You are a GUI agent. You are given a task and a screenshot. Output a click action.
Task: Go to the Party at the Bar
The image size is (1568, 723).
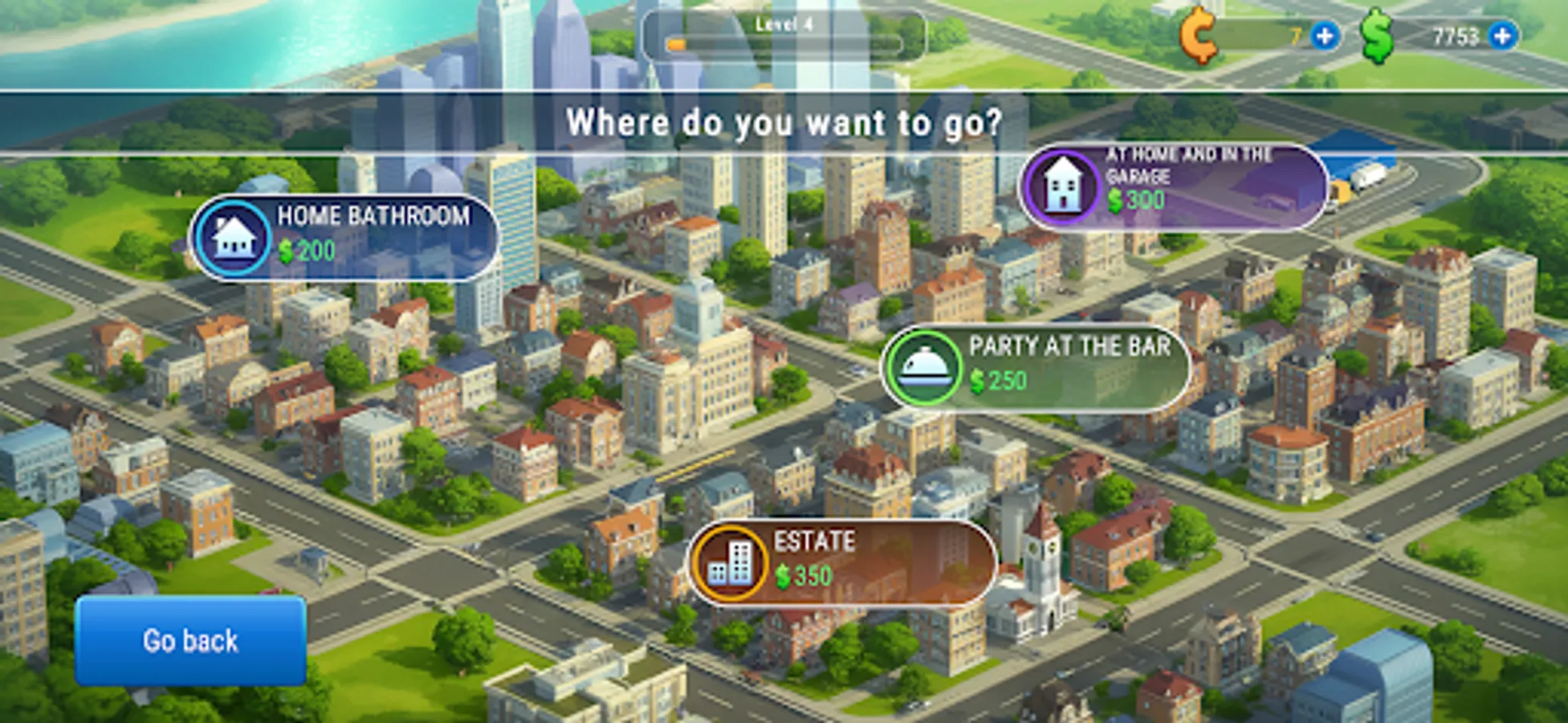(x=1036, y=370)
